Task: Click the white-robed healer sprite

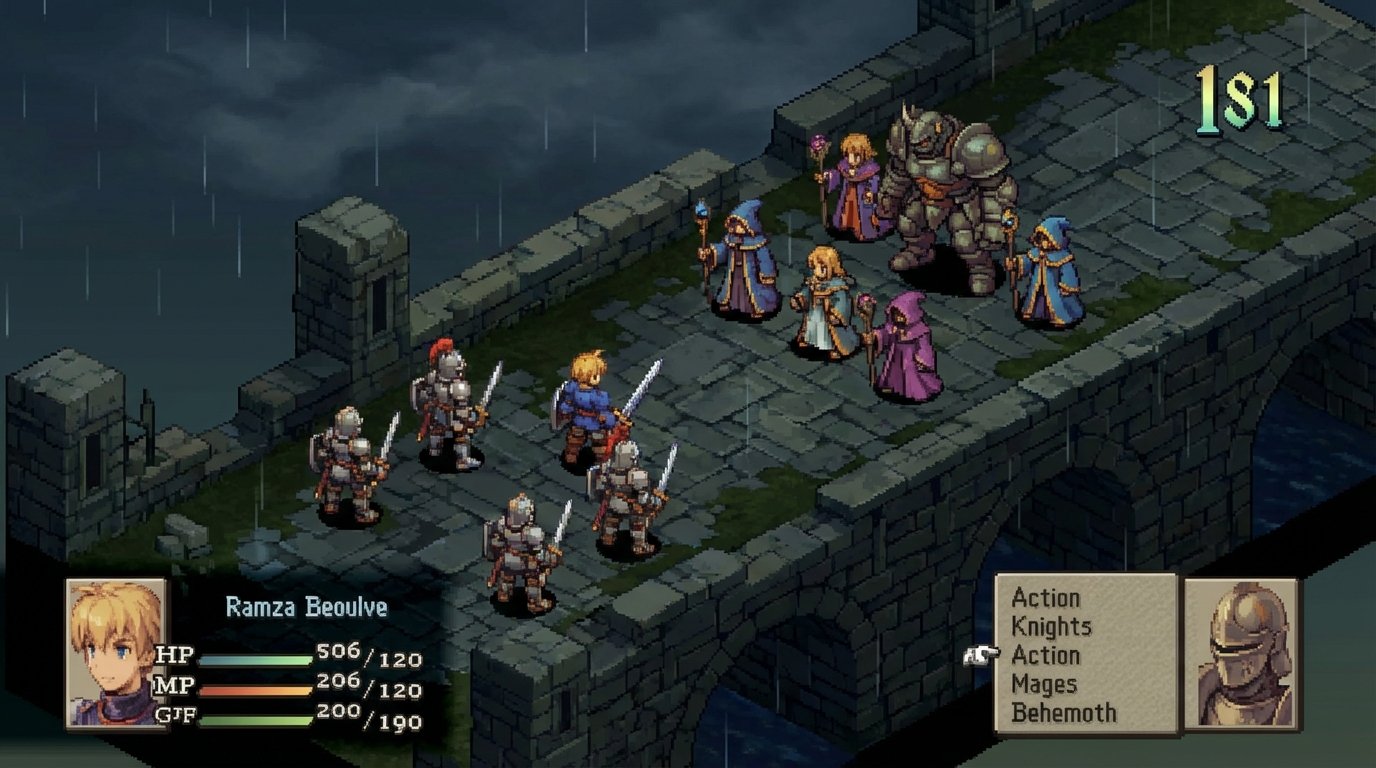Action: tap(824, 300)
